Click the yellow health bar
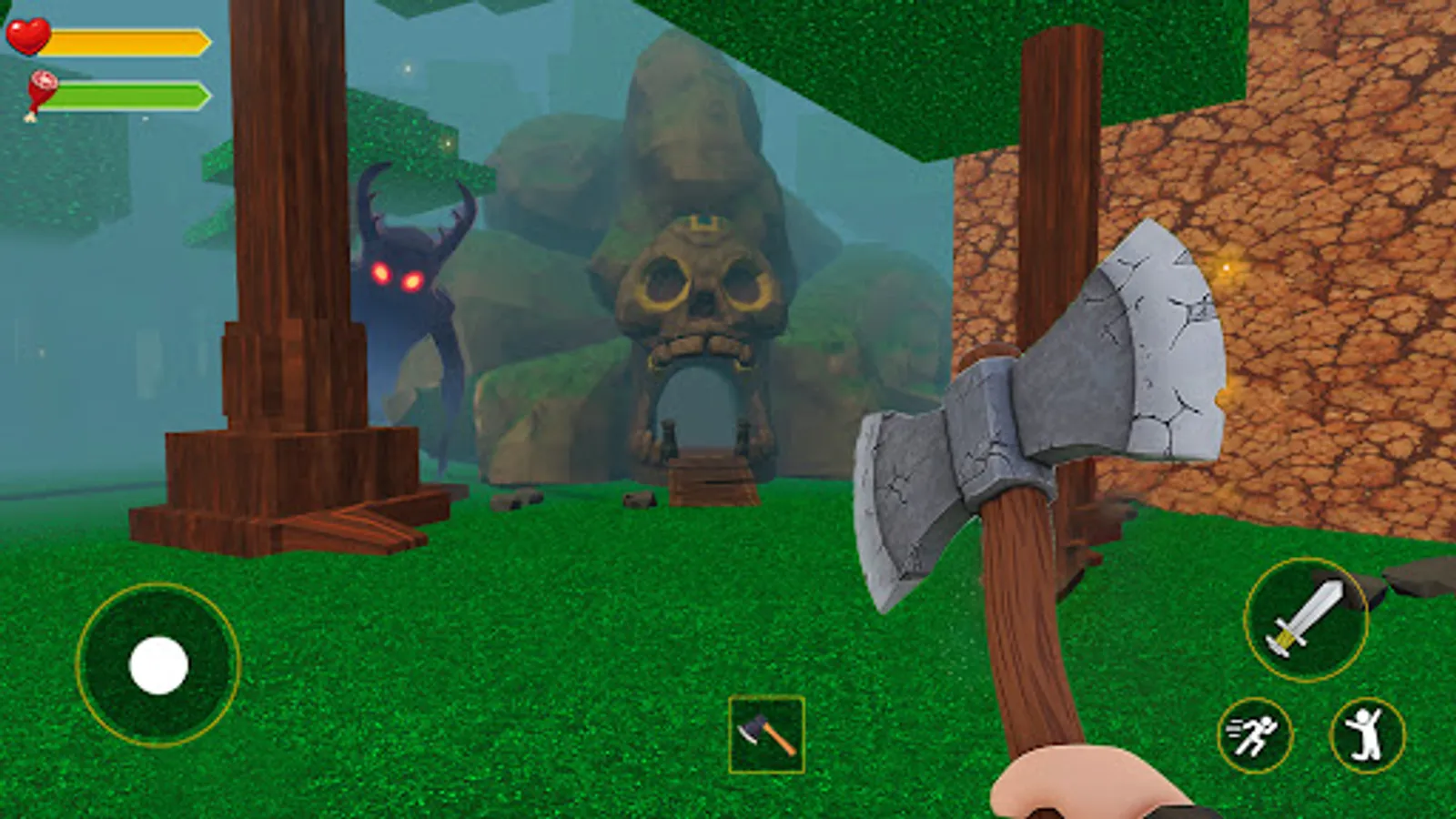 [127, 40]
